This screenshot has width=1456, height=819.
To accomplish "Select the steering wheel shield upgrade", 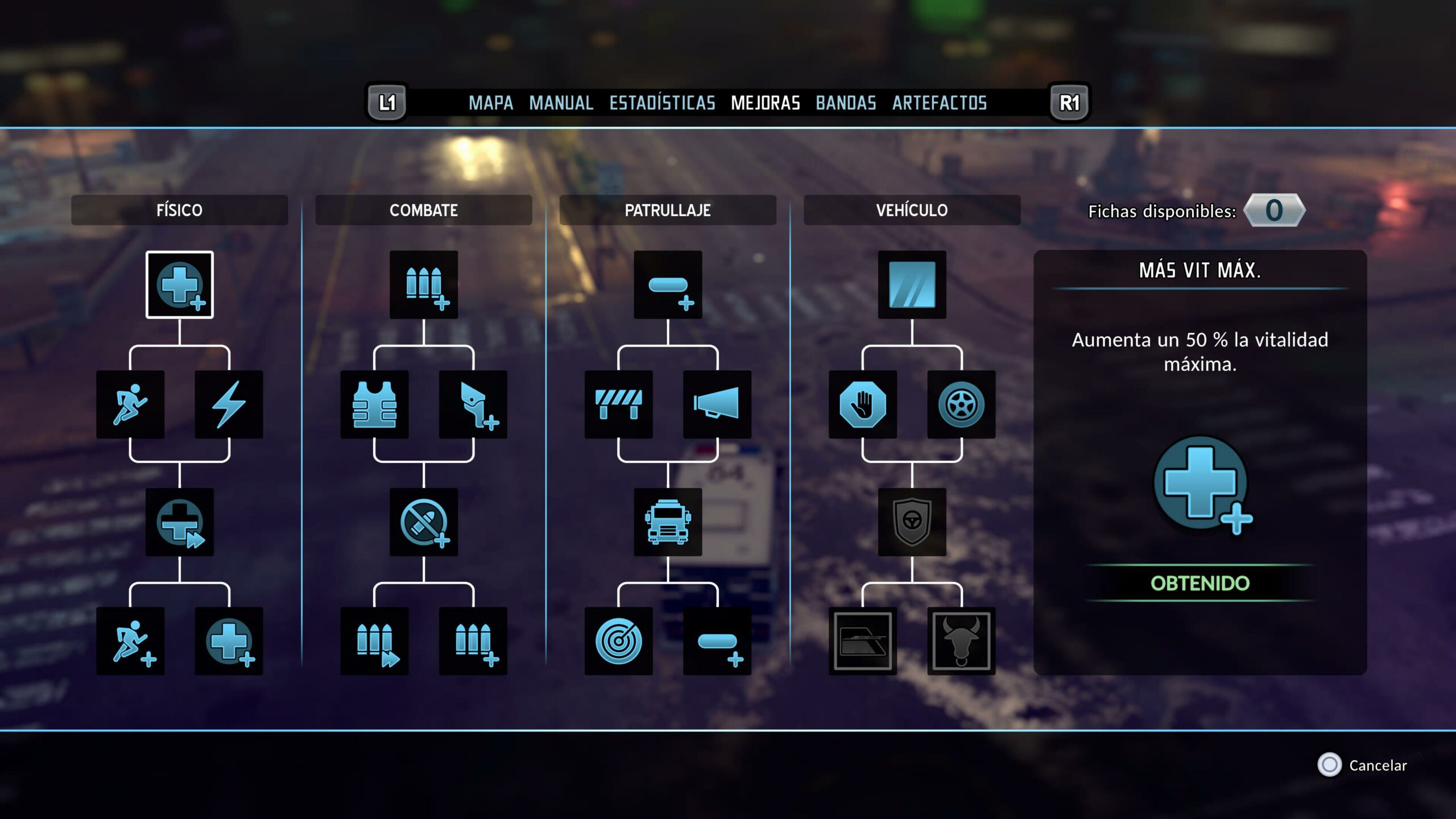I will pyautogui.click(x=912, y=522).
